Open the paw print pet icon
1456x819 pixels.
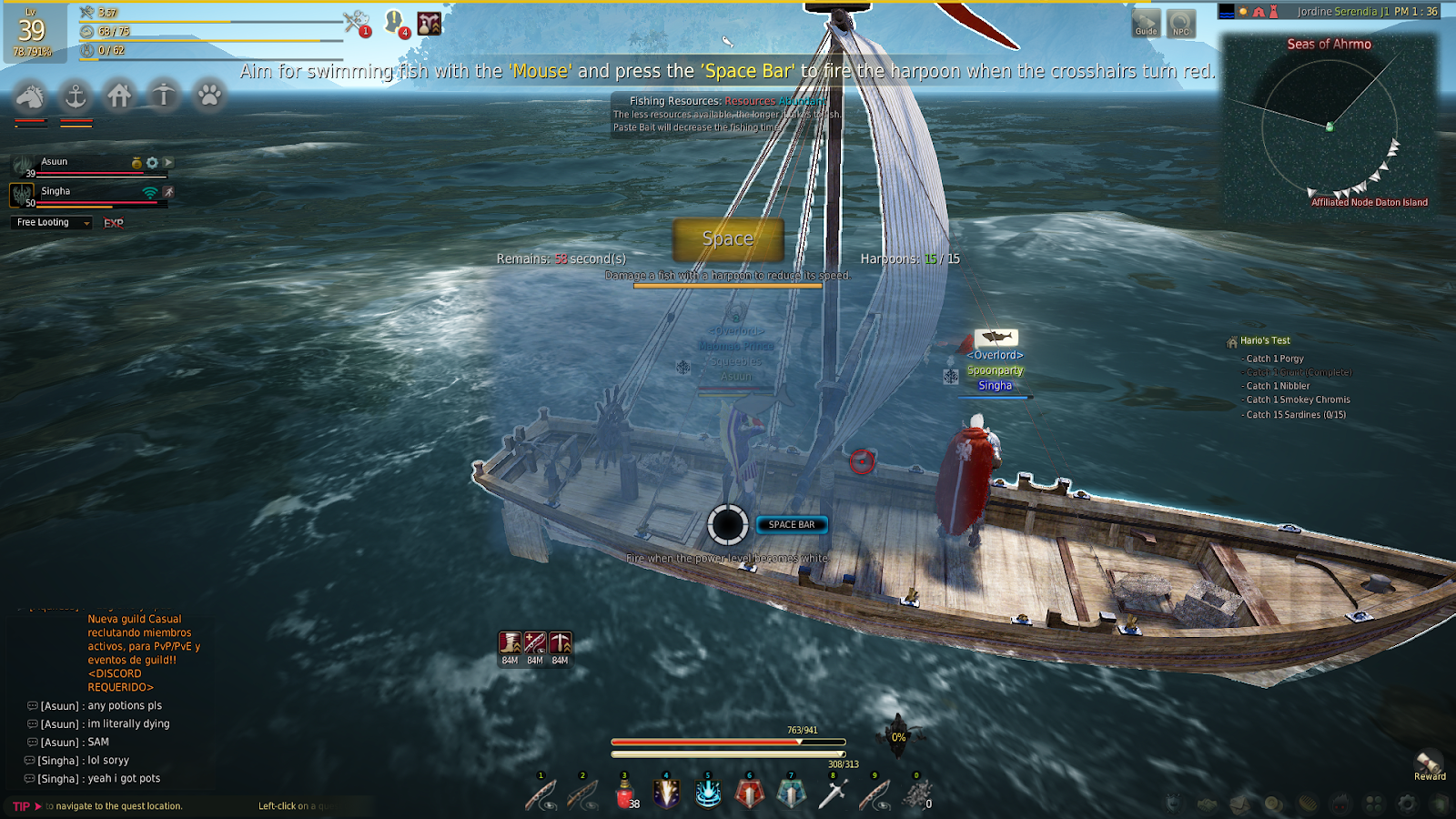pyautogui.click(x=209, y=95)
